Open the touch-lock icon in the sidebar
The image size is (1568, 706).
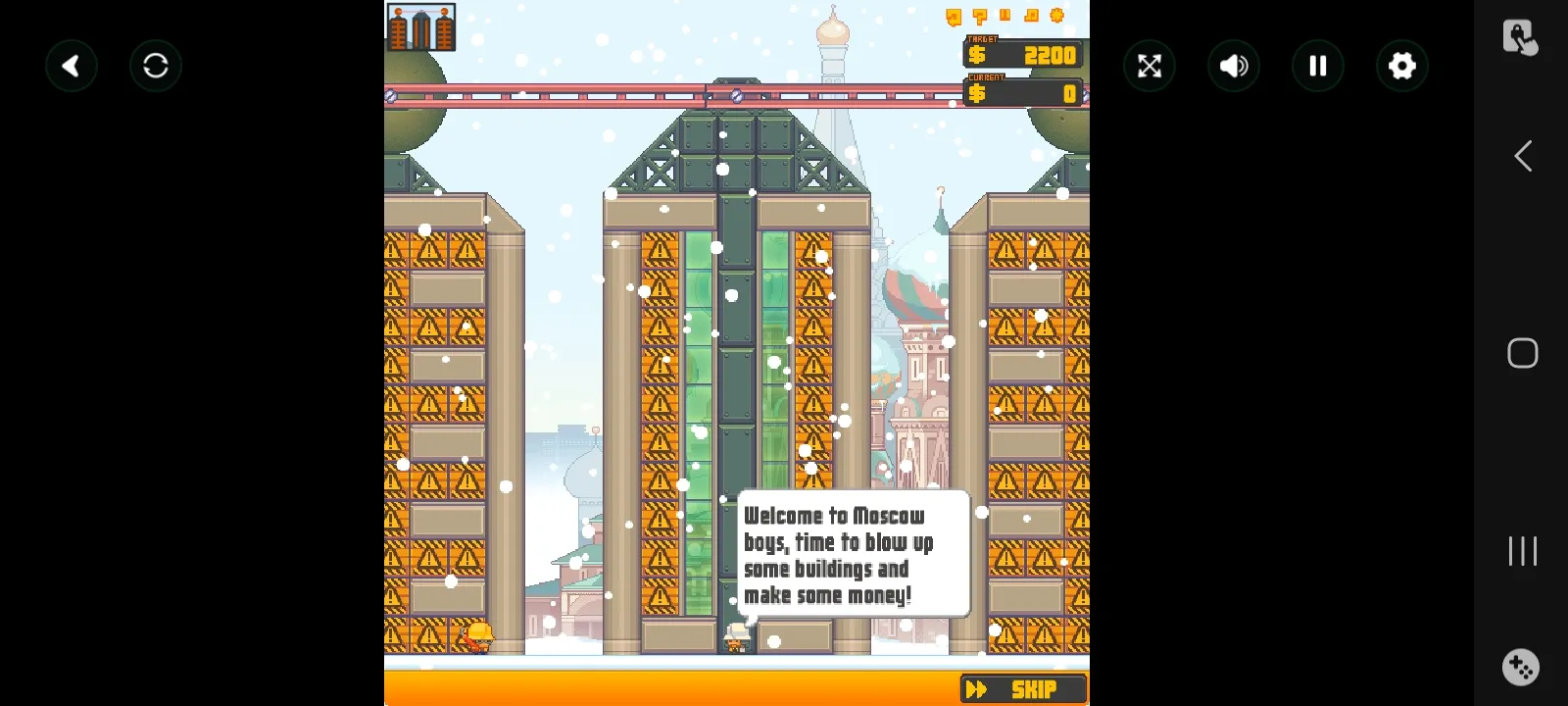1520,37
